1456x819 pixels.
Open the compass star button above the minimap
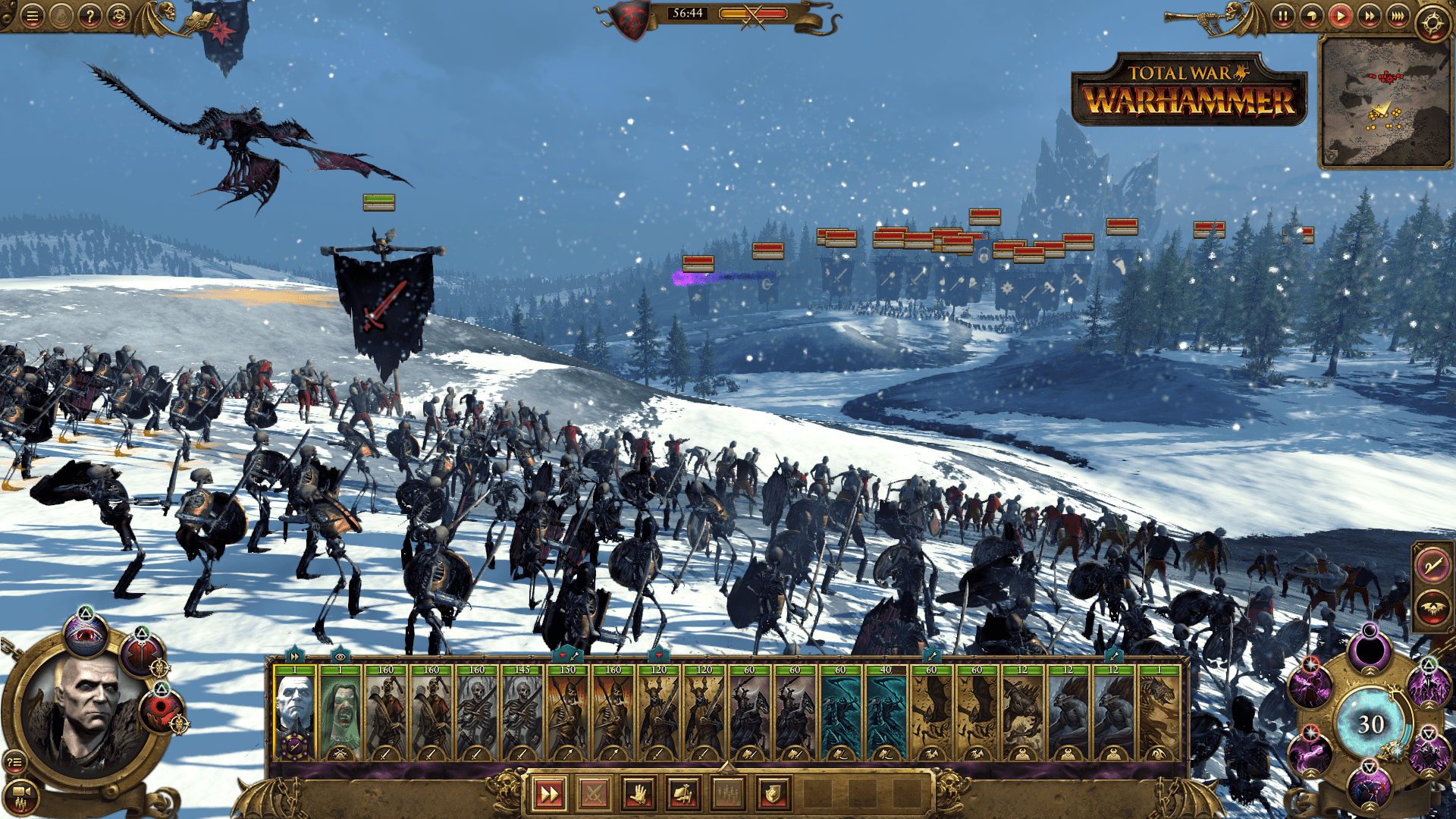[1432, 23]
